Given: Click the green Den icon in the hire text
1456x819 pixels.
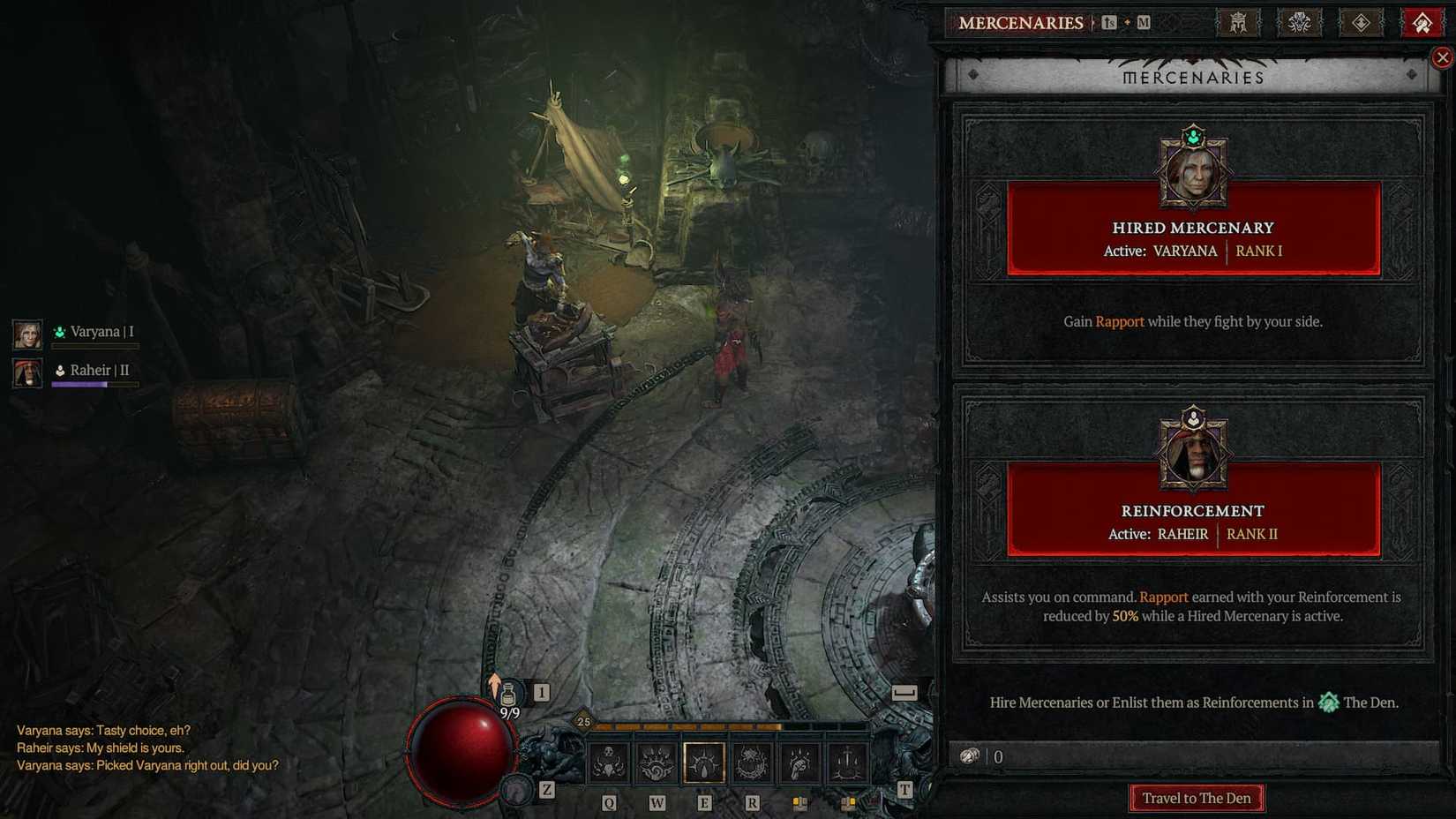Looking at the screenshot, I should click(1328, 703).
